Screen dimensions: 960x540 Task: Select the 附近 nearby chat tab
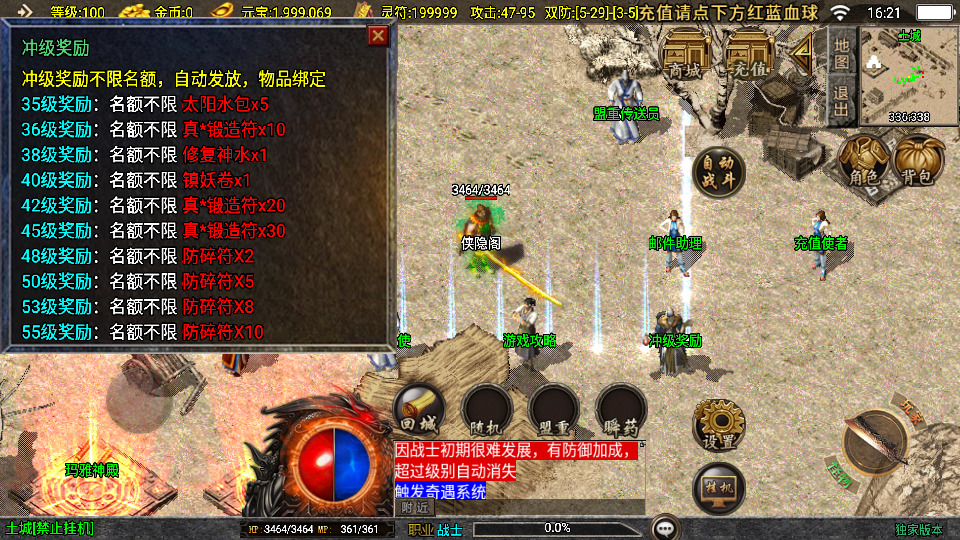tap(413, 508)
